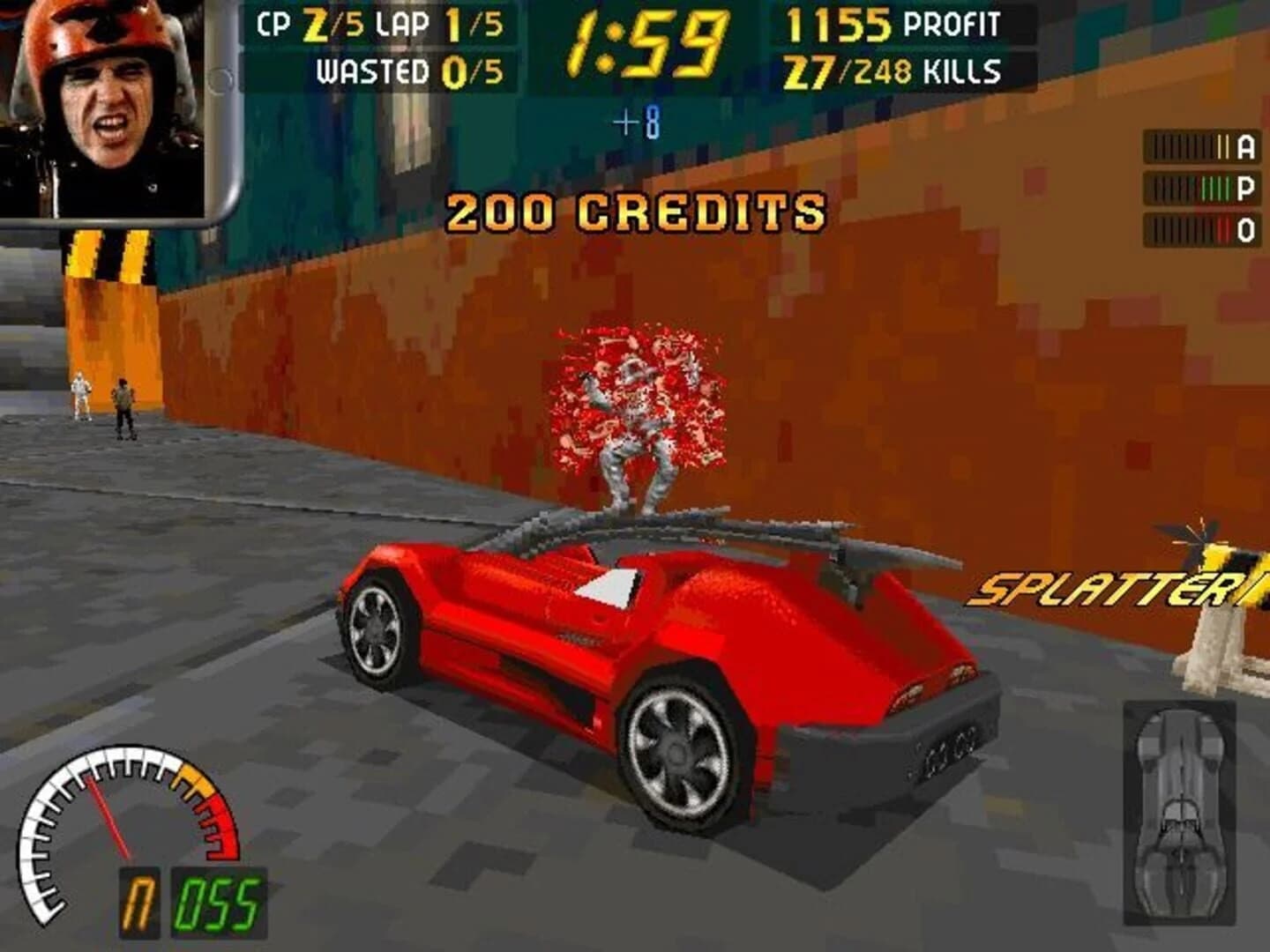Click the 200 CREDITS bonus message
The image size is (1270, 952).
(637, 212)
